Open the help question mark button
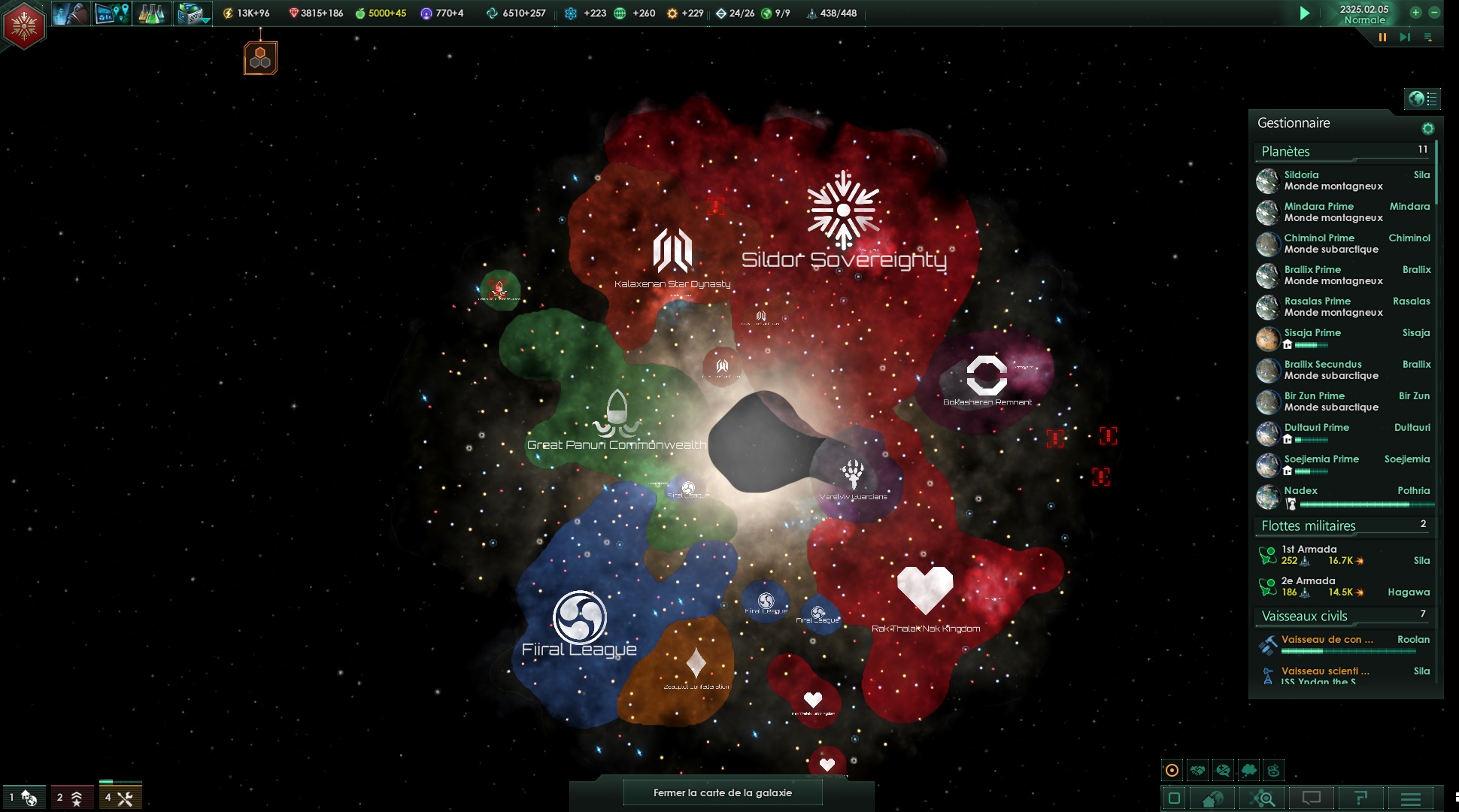 [x=1360, y=798]
